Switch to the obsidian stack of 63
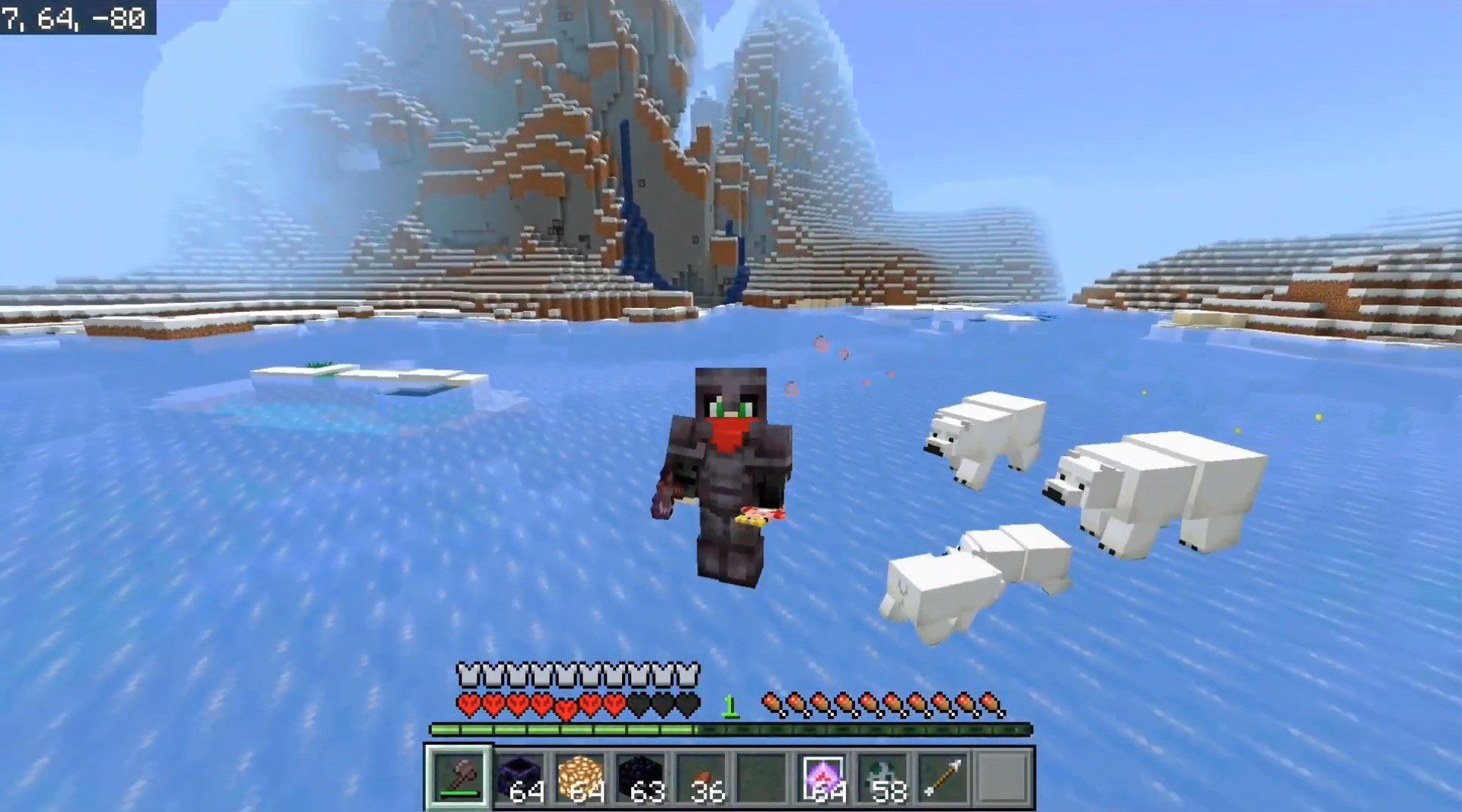The width and height of the screenshot is (1462, 812). click(x=640, y=778)
